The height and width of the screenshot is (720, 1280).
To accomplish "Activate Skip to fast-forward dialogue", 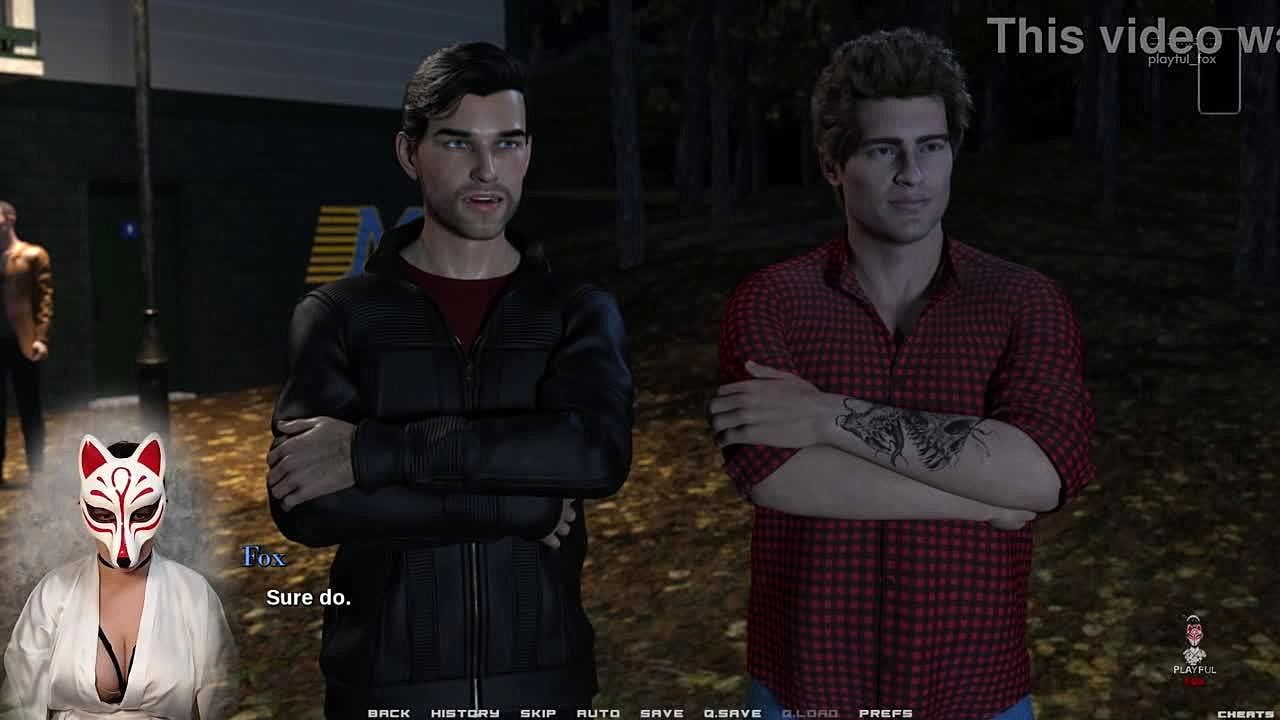I will pyautogui.click(x=538, y=713).
